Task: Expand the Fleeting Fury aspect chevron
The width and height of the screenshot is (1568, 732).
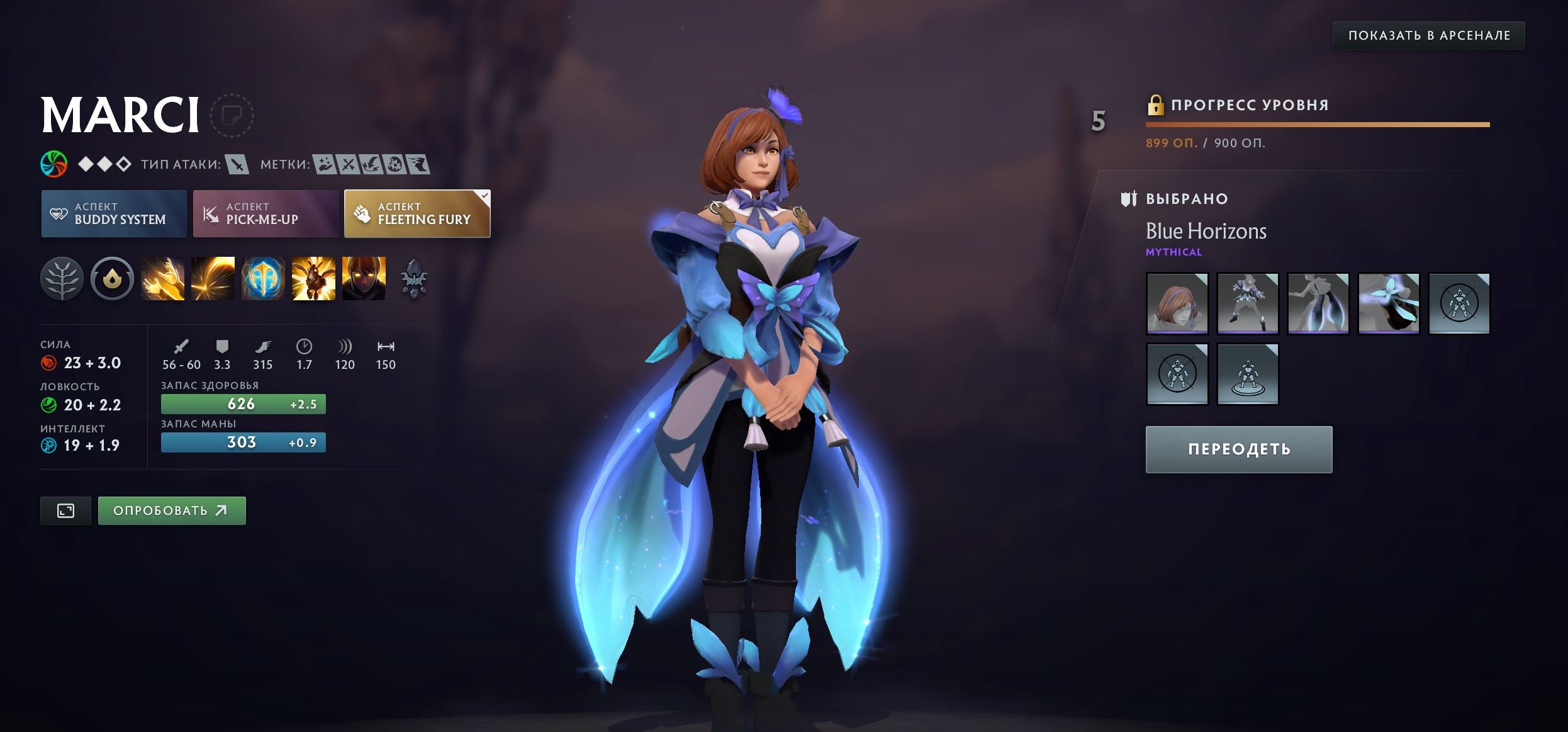Action: pyautogui.click(x=483, y=197)
